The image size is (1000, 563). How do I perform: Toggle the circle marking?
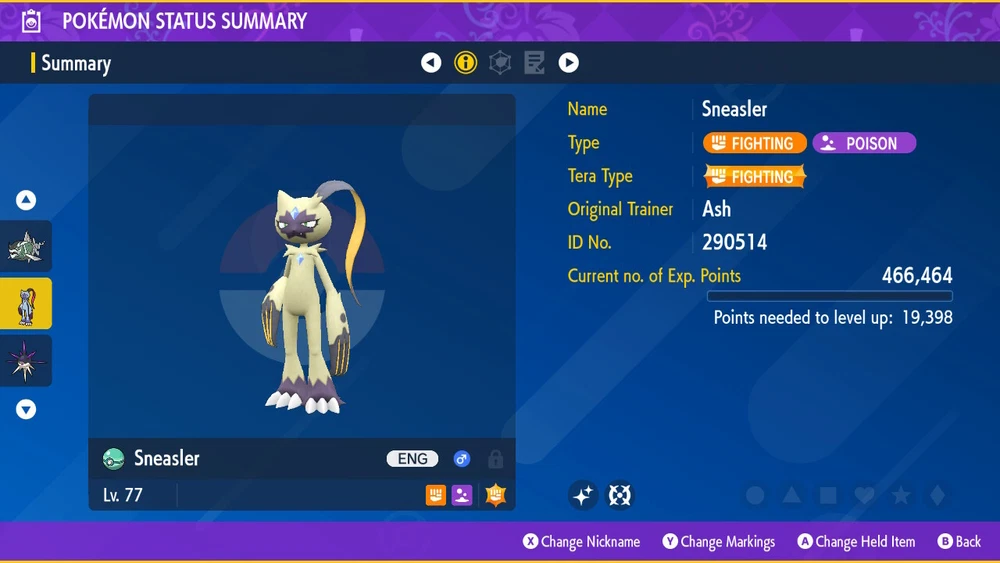(x=756, y=496)
